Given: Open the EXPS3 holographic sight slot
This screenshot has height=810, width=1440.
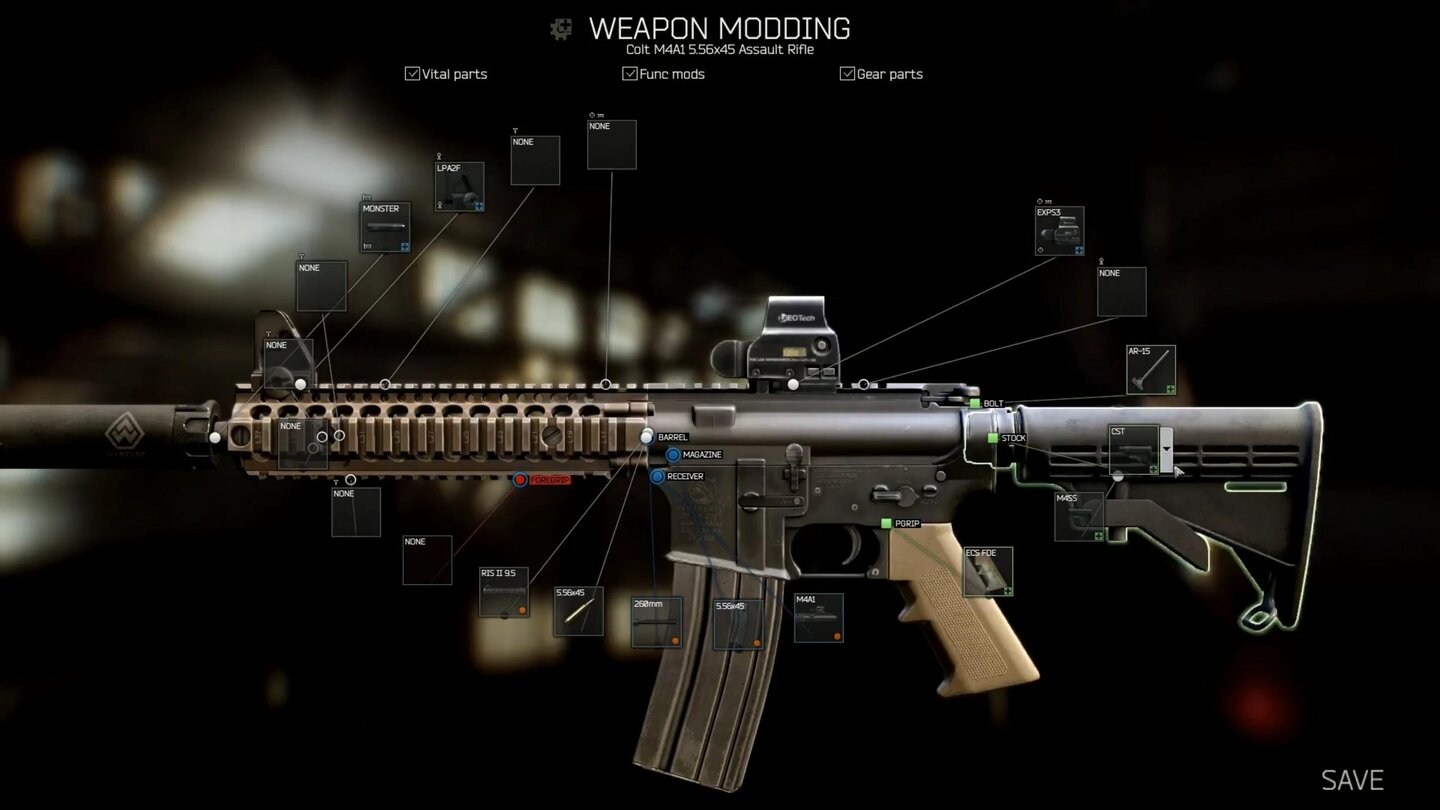Looking at the screenshot, I should [x=1058, y=230].
